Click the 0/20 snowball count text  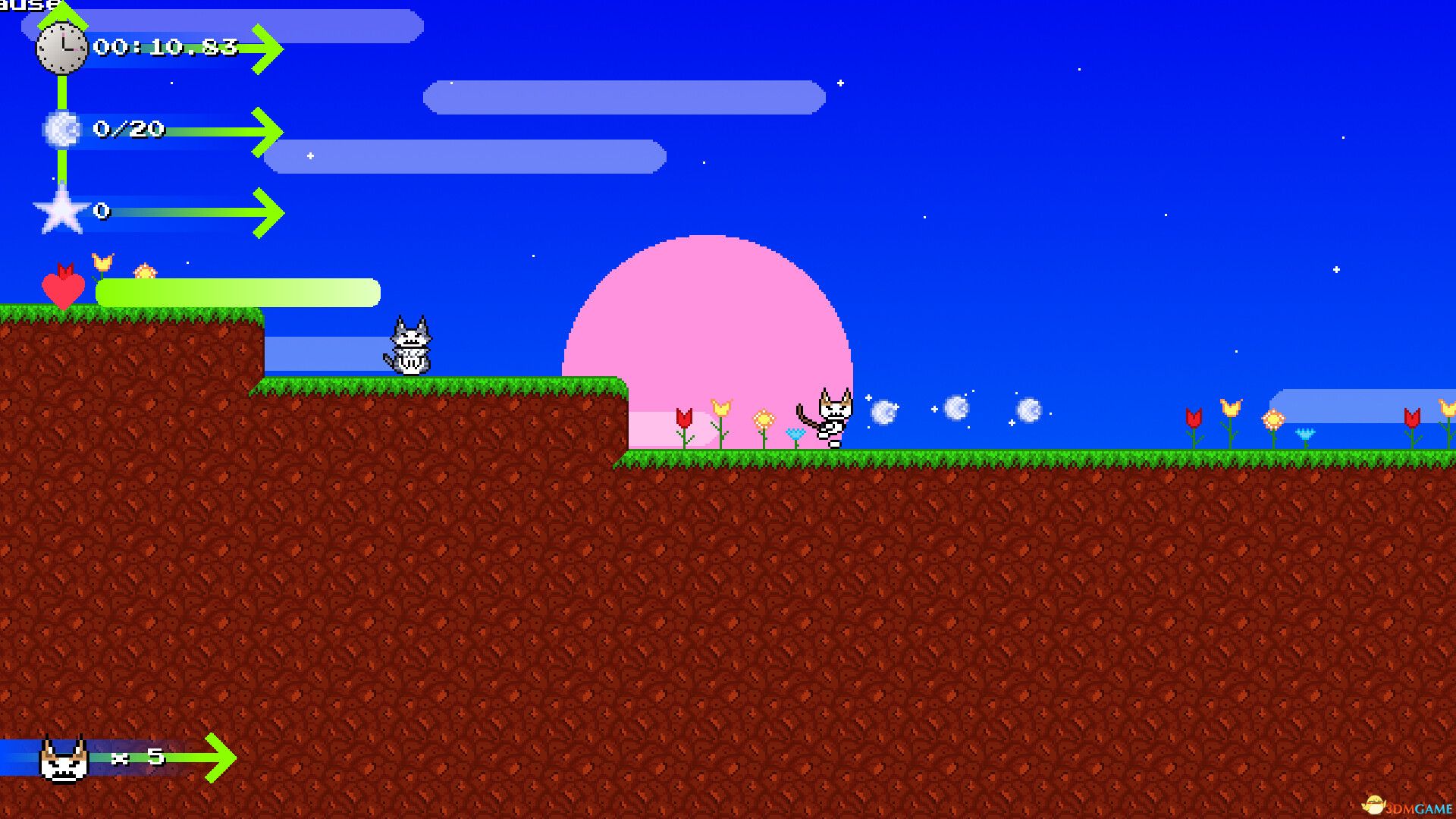[127, 129]
